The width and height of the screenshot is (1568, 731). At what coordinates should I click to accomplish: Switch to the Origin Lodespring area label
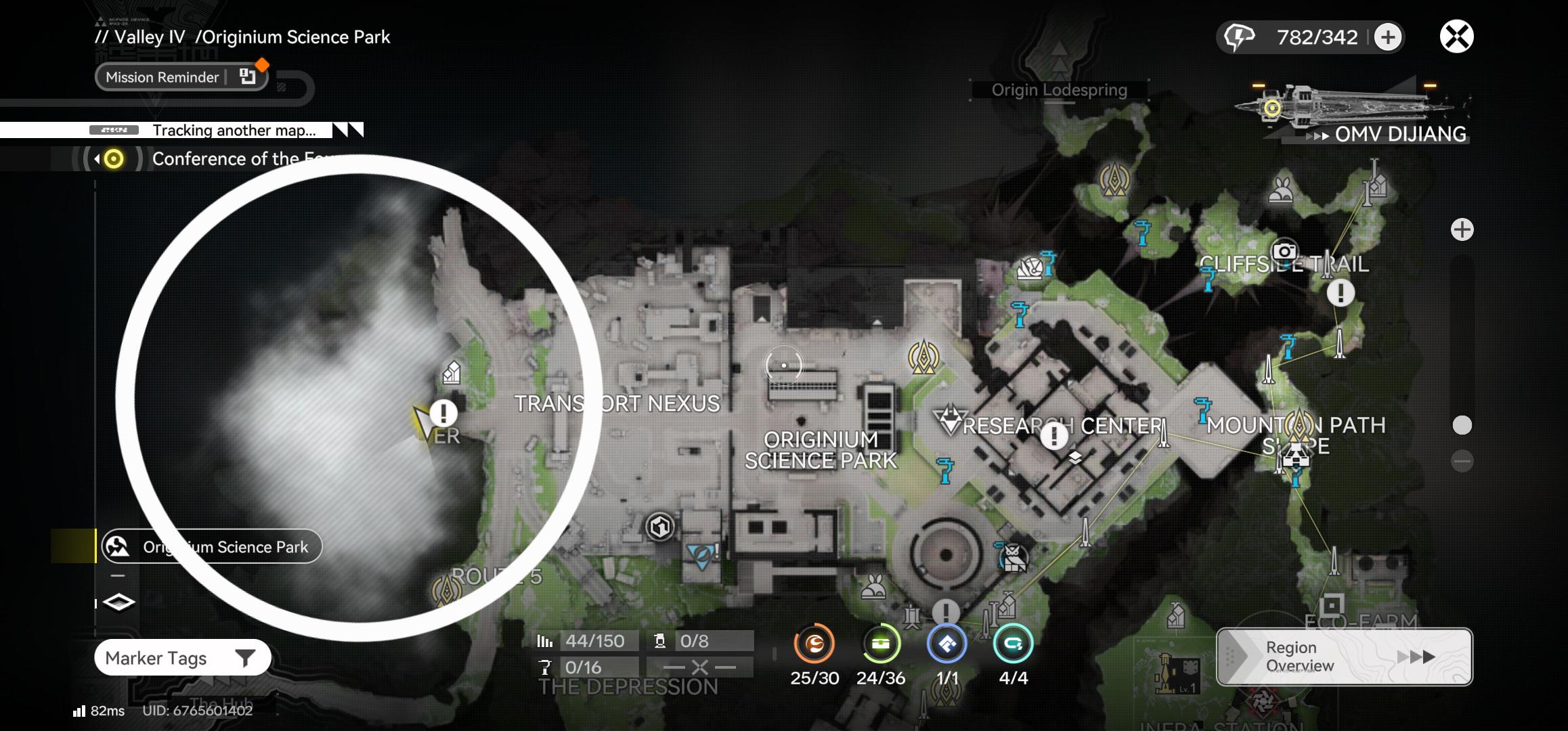coord(1058,90)
